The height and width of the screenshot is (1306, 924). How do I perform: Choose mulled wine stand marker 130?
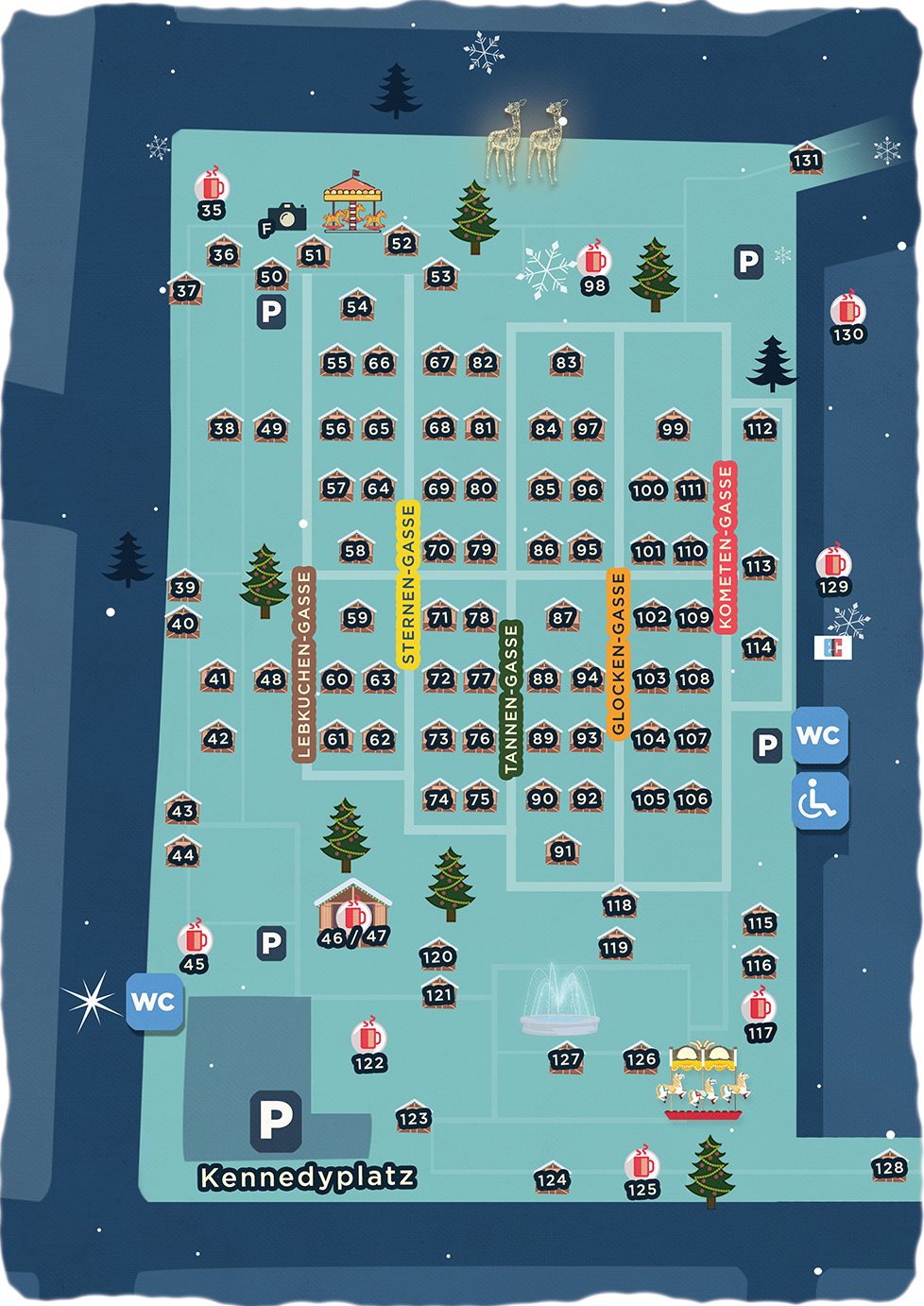847,318
